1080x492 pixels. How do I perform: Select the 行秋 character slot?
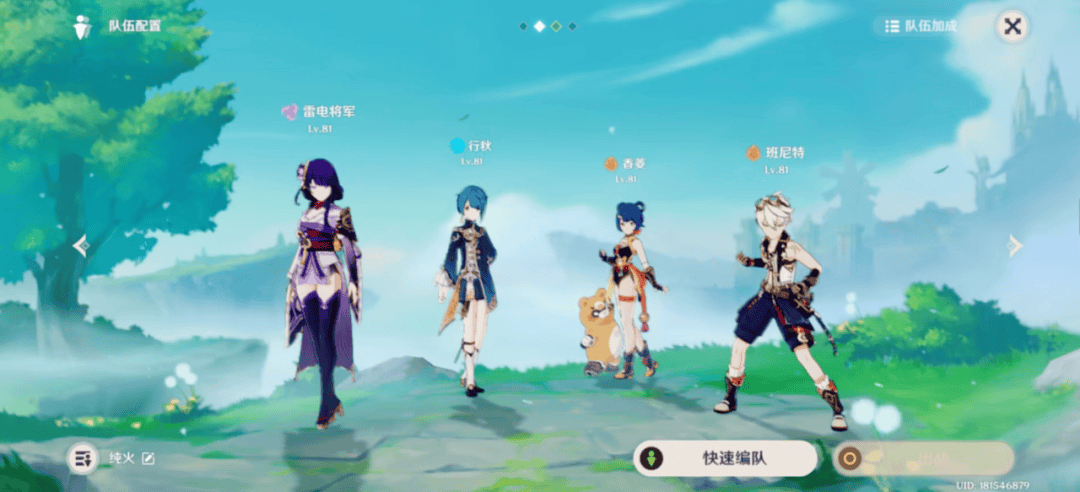pos(466,290)
